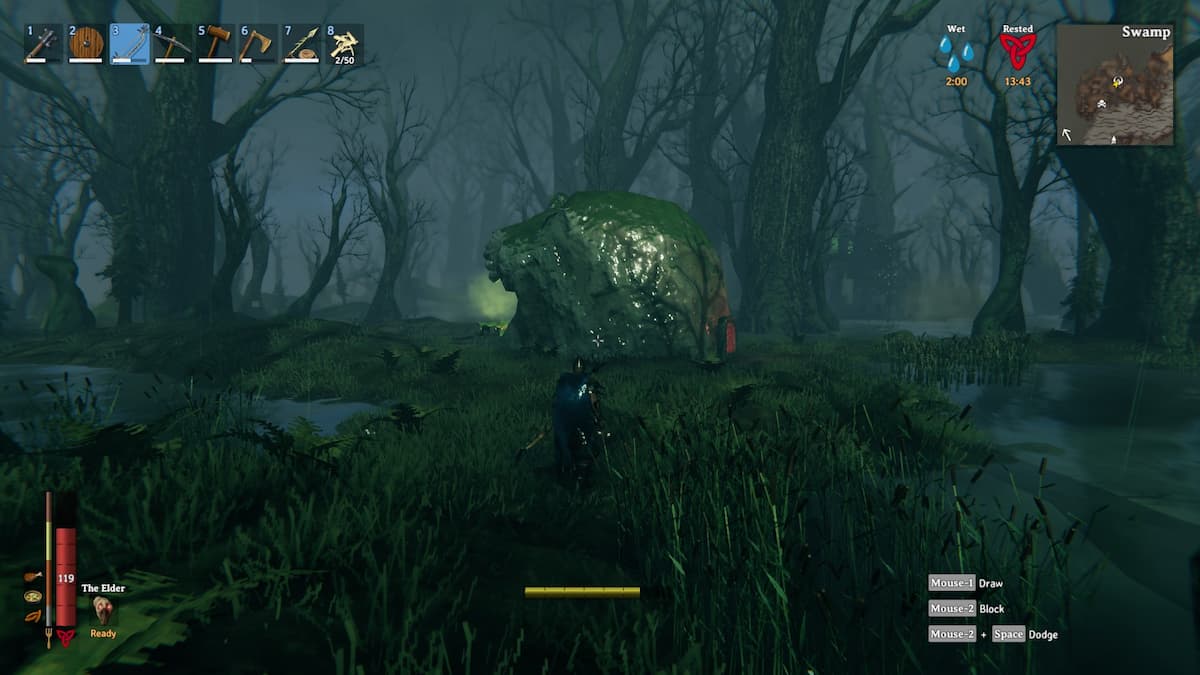Click the skull marker on the minimap
This screenshot has width=1200, height=675.
1100,103
